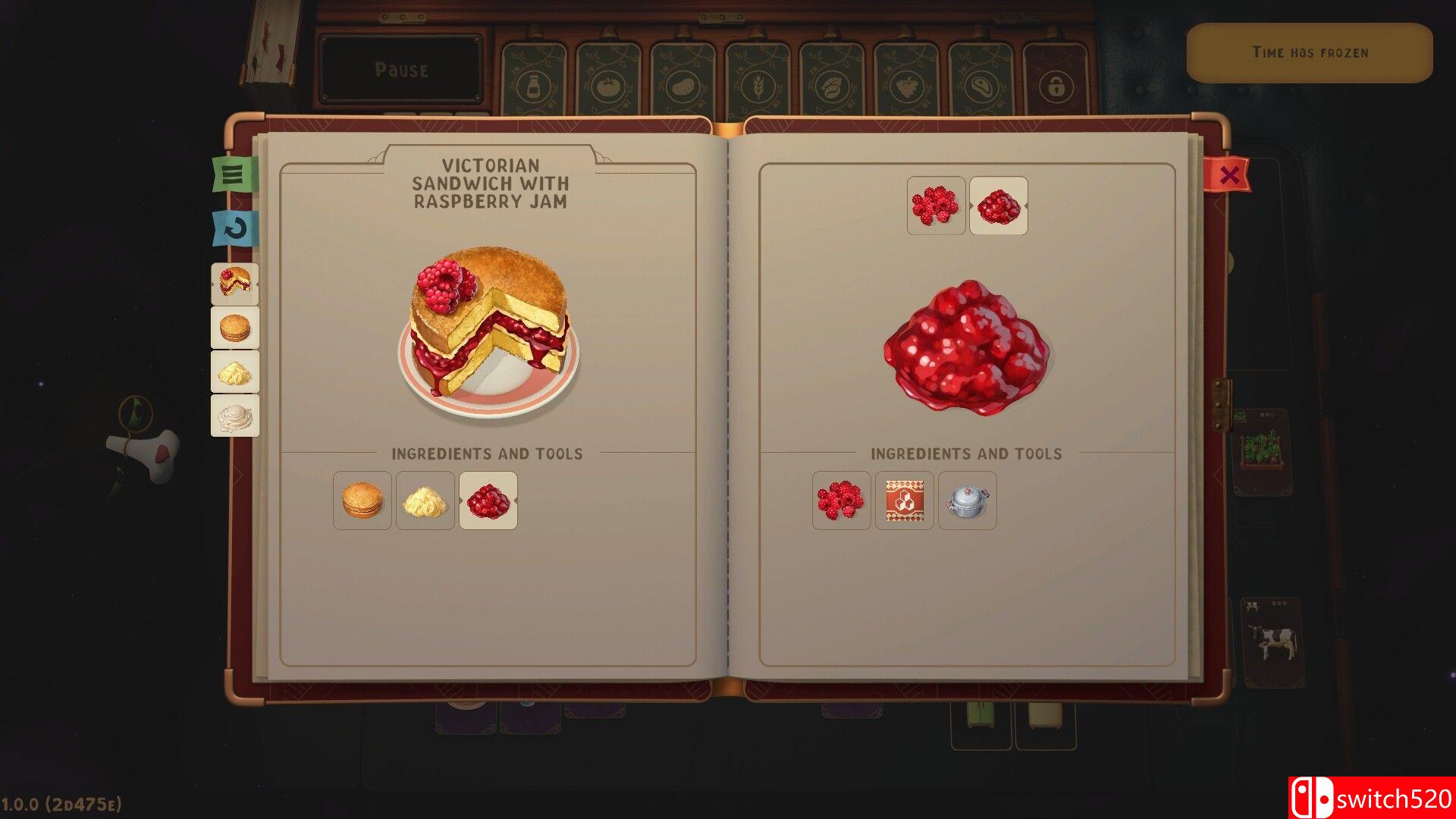
Task: Close the recipe book
Action: [x=1228, y=175]
